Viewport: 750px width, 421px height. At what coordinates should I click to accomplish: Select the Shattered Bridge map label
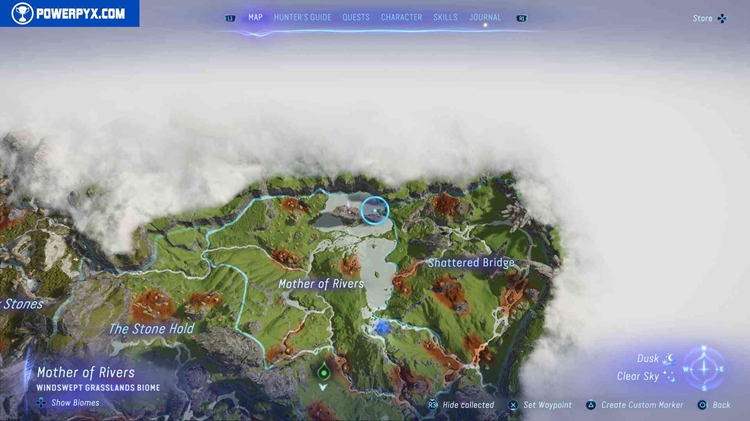coord(471,263)
